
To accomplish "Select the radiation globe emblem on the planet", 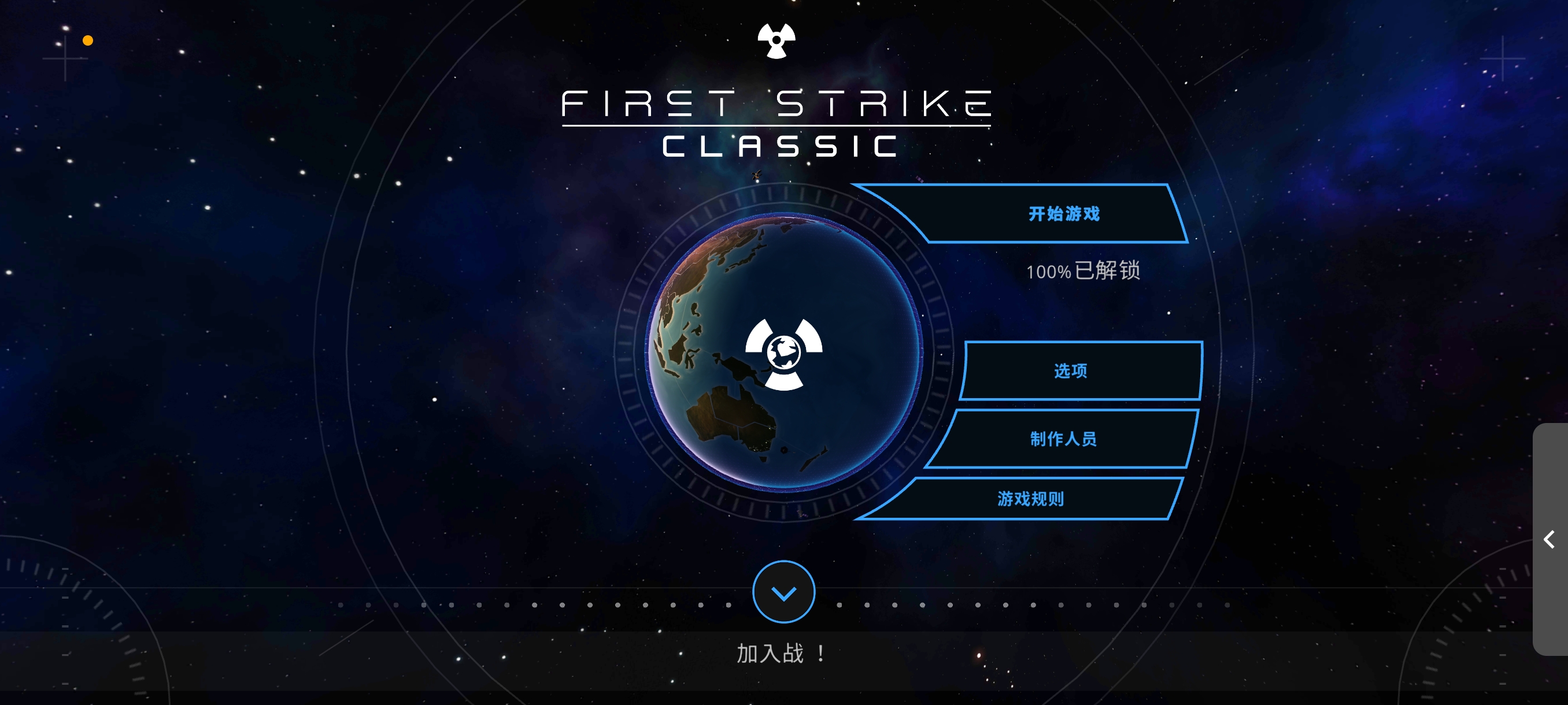I will pyautogui.click(x=783, y=353).
